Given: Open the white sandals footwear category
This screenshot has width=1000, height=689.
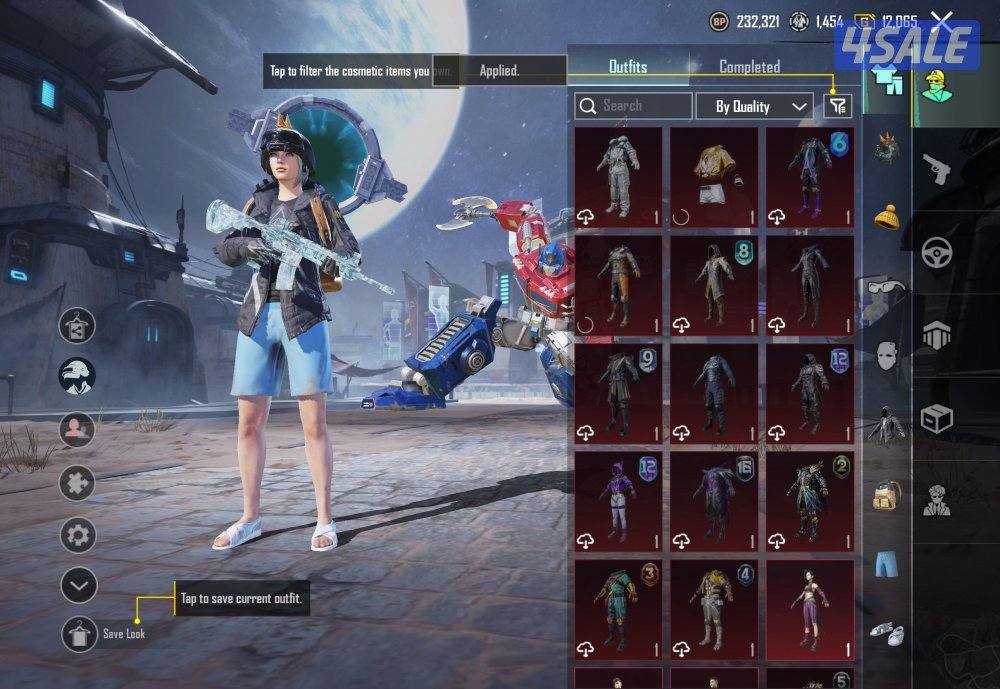Looking at the screenshot, I should pos(886,632).
